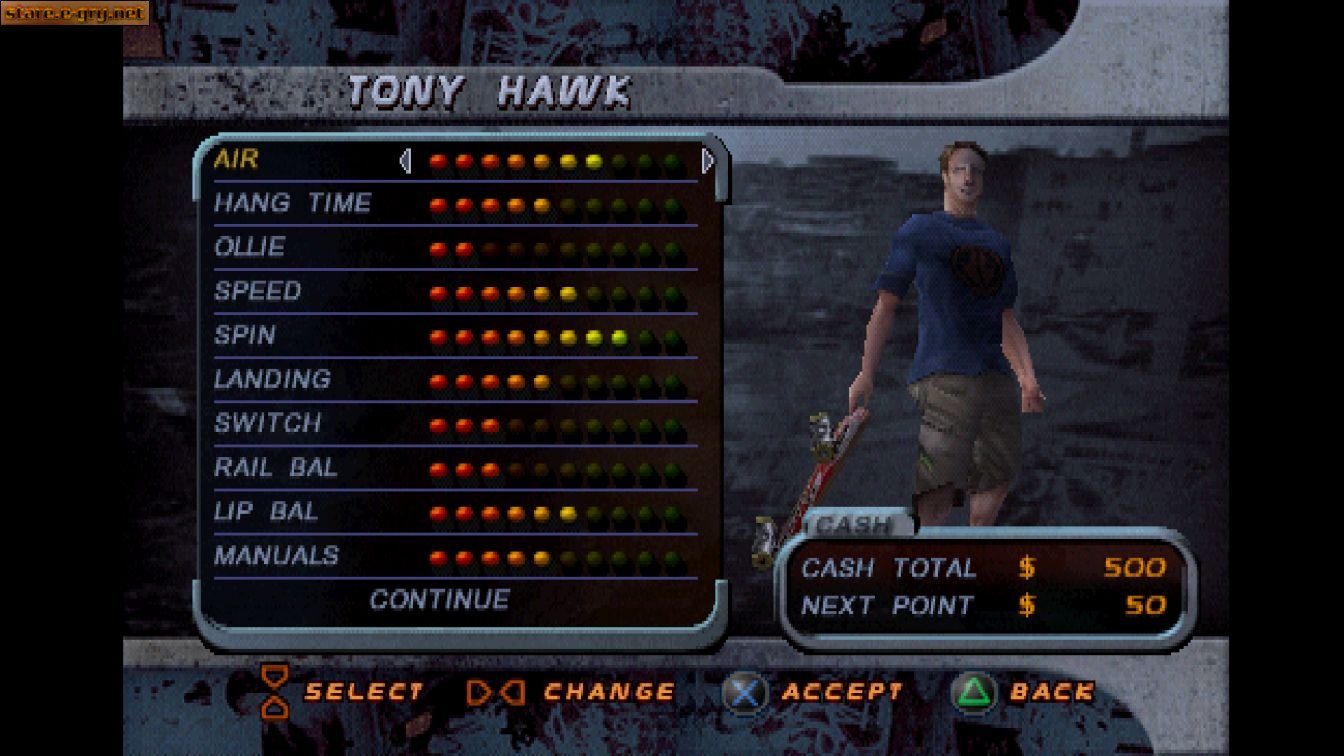Screen dimensions: 1344x756
Task: Click the right arrow beside the AIR stat
Action: click(x=707, y=160)
